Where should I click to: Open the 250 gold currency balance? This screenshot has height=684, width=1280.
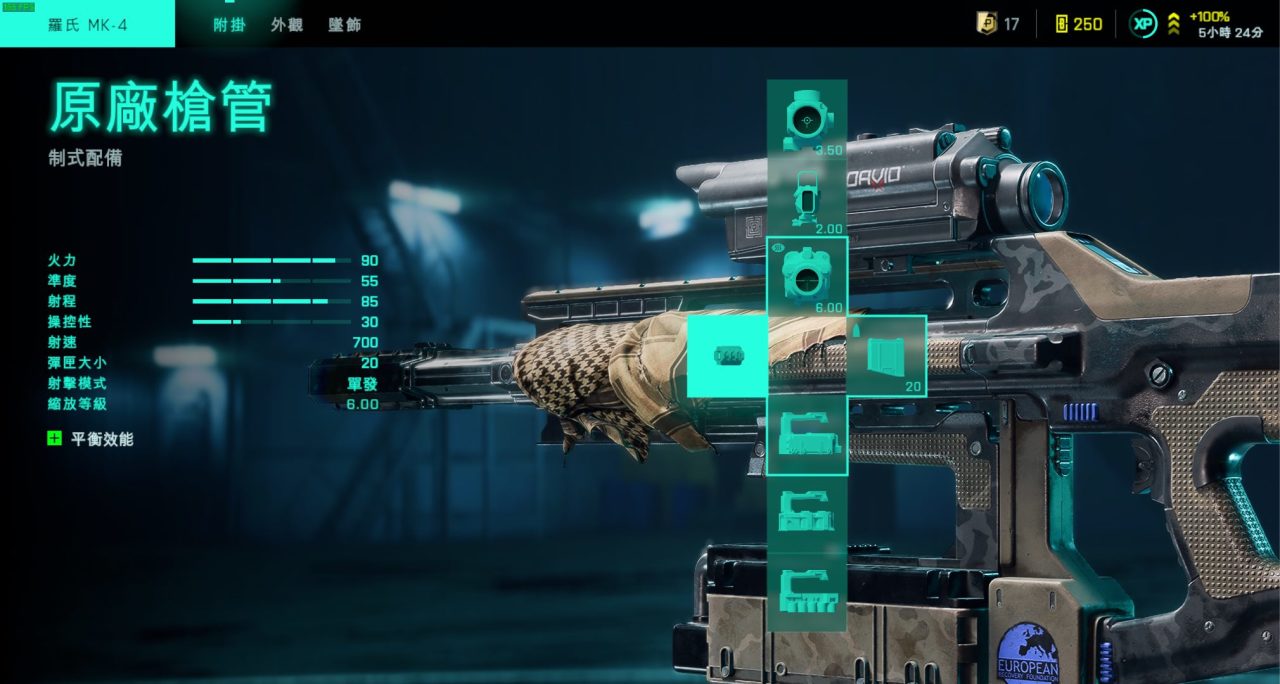click(1078, 24)
